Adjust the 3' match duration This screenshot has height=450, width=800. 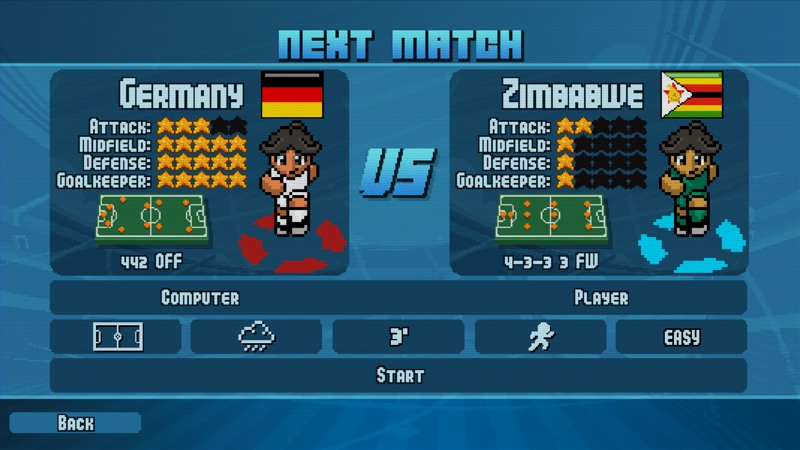coord(398,337)
